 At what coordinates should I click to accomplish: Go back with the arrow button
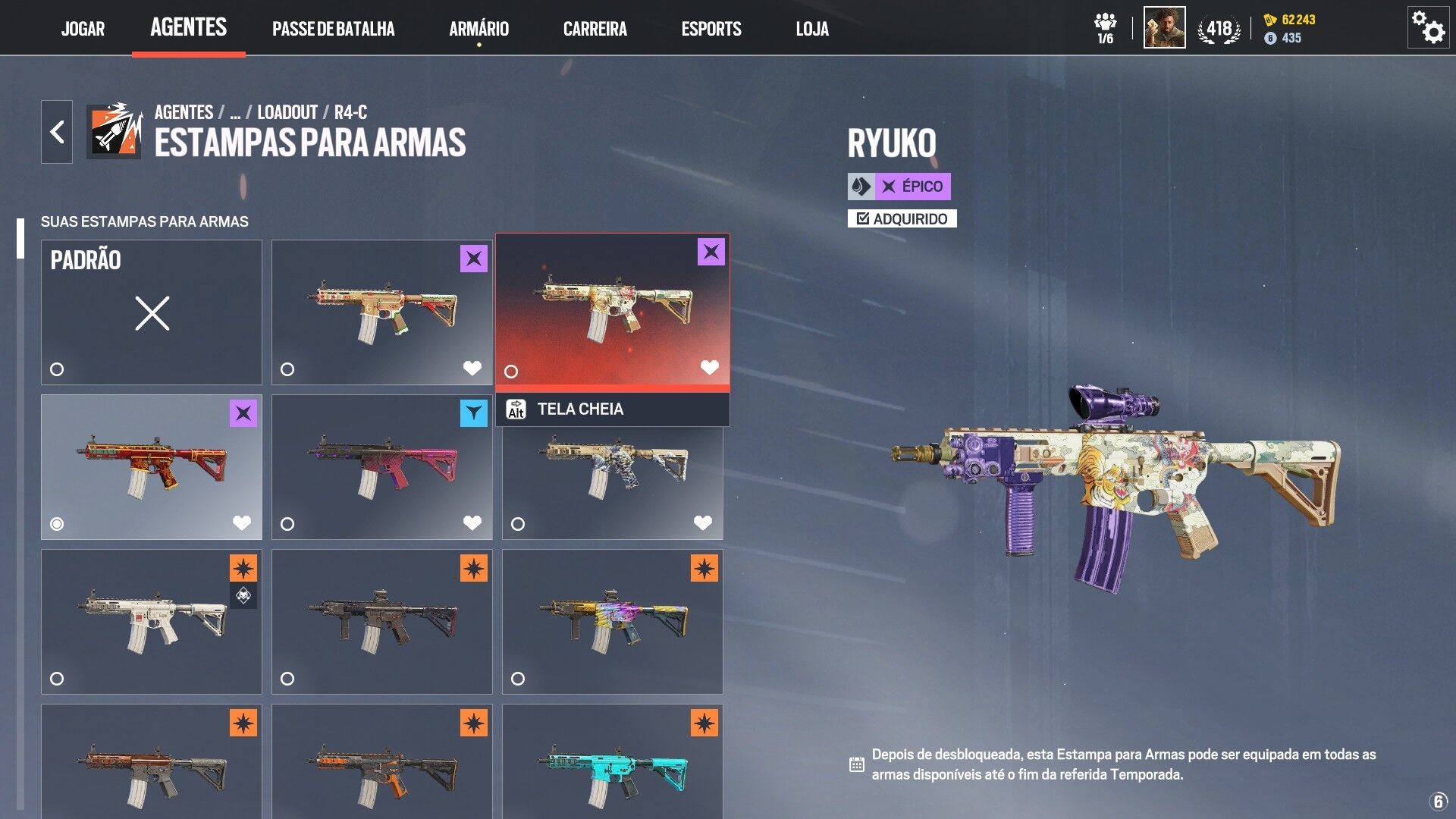tap(57, 132)
